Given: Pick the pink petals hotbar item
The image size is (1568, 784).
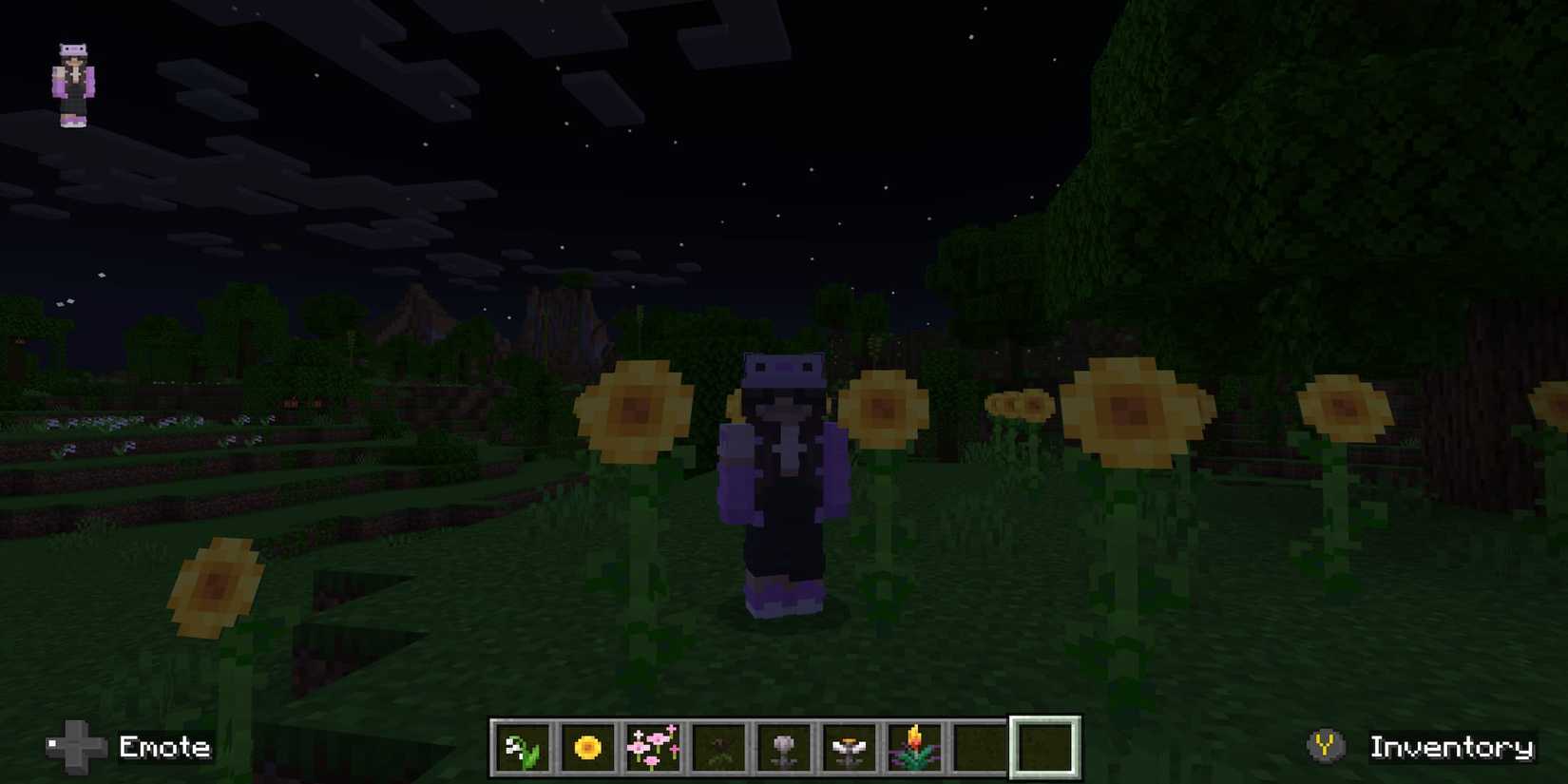Looking at the screenshot, I should tap(652, 748).
